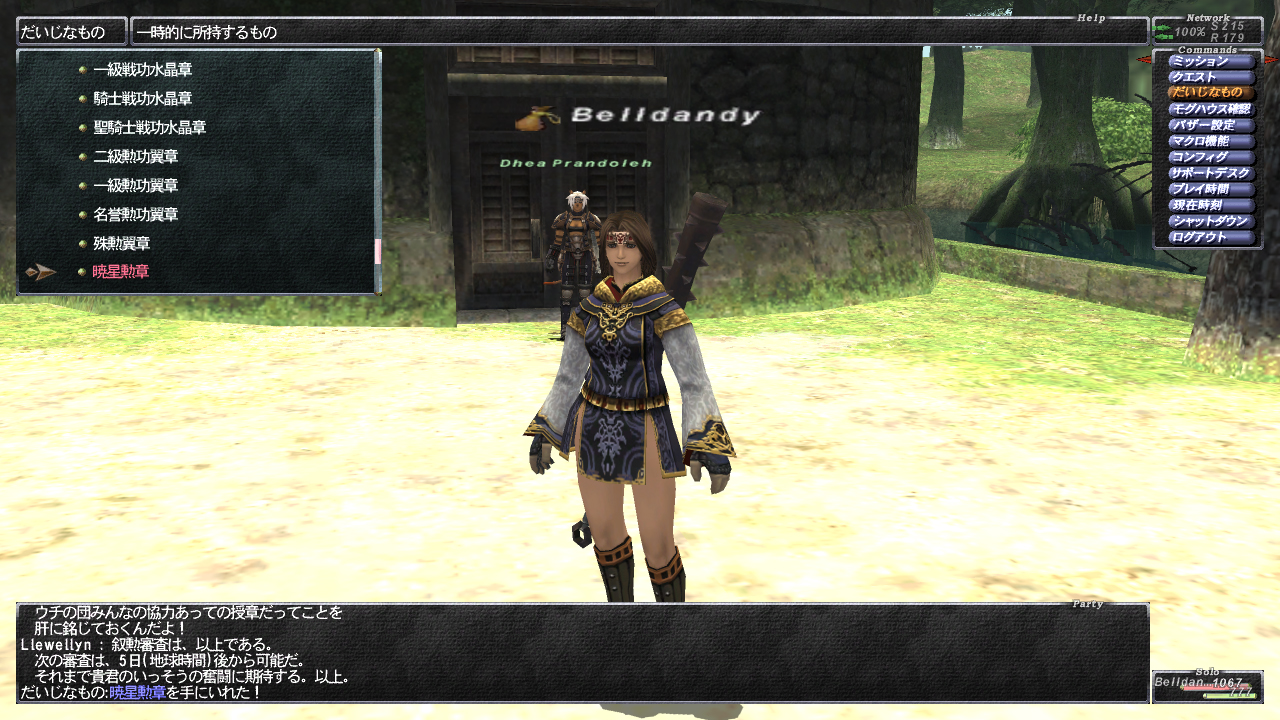Show 現在時刻 current time
Viewport: 1280px width, 720px height.
coord(1211,205)
